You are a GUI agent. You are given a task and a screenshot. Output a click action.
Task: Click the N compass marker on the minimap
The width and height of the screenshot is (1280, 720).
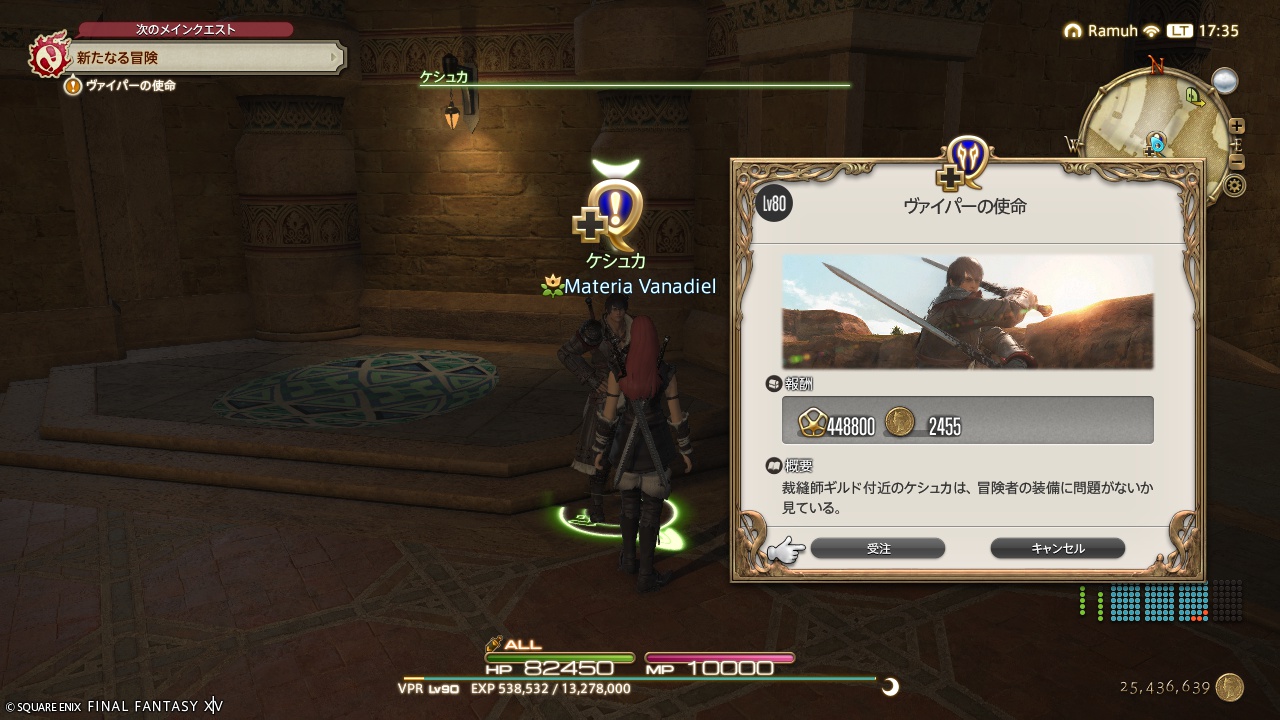[1156, 64]
